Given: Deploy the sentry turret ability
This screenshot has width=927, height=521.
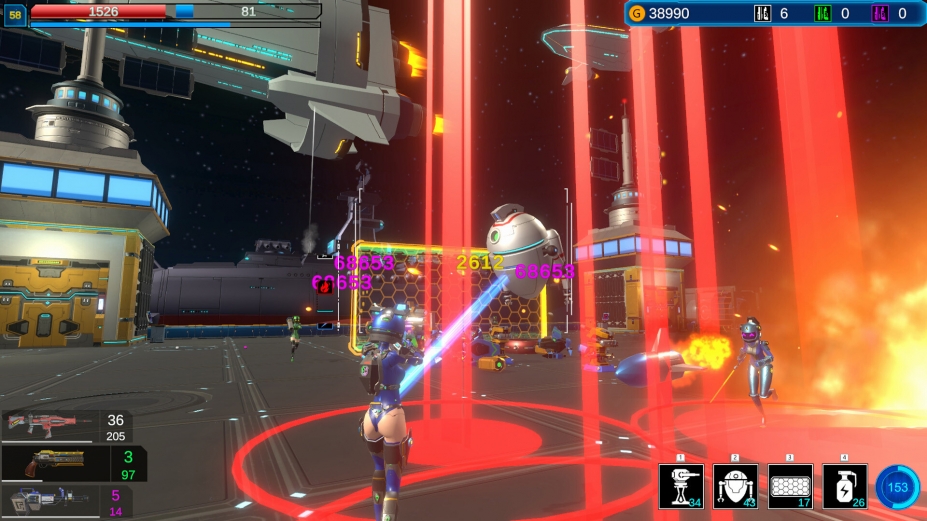Looking at the screenshot, I should [x=681, y=486].
